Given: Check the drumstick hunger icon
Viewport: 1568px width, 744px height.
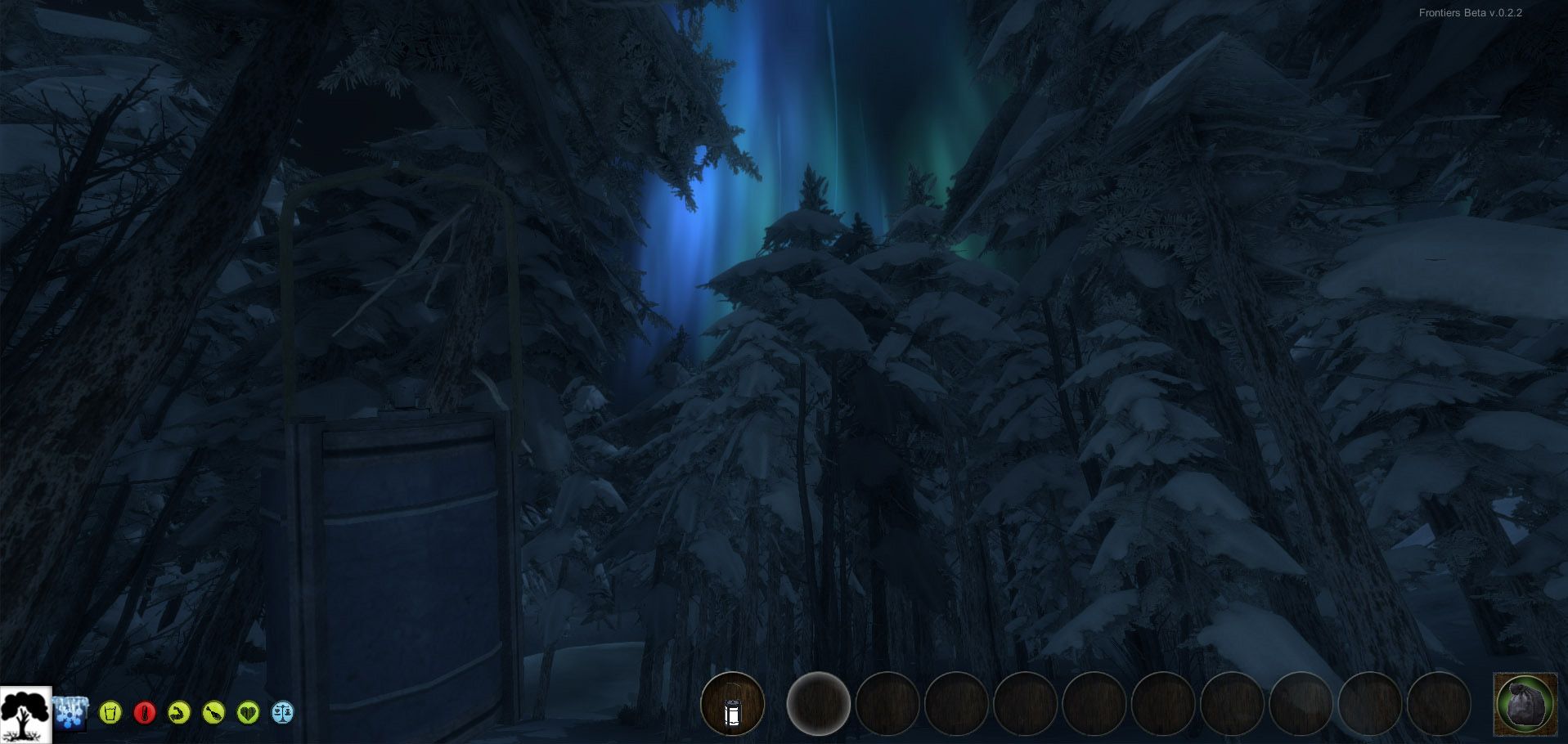Looking at the screenshot, I should (x=213, y=713).
